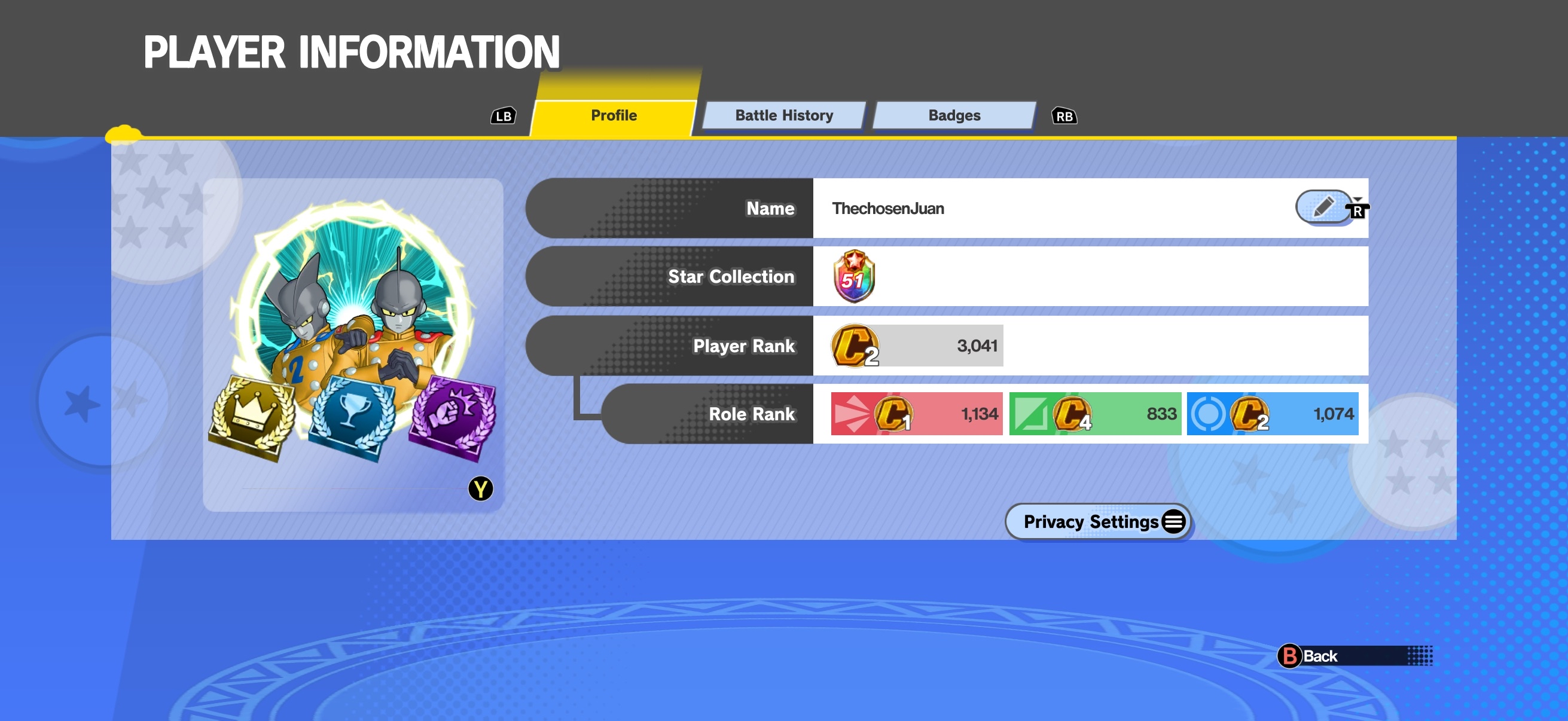Screen dimensions: 1568x721
Task: Select the Profile tab
Action: pos(614,115)
